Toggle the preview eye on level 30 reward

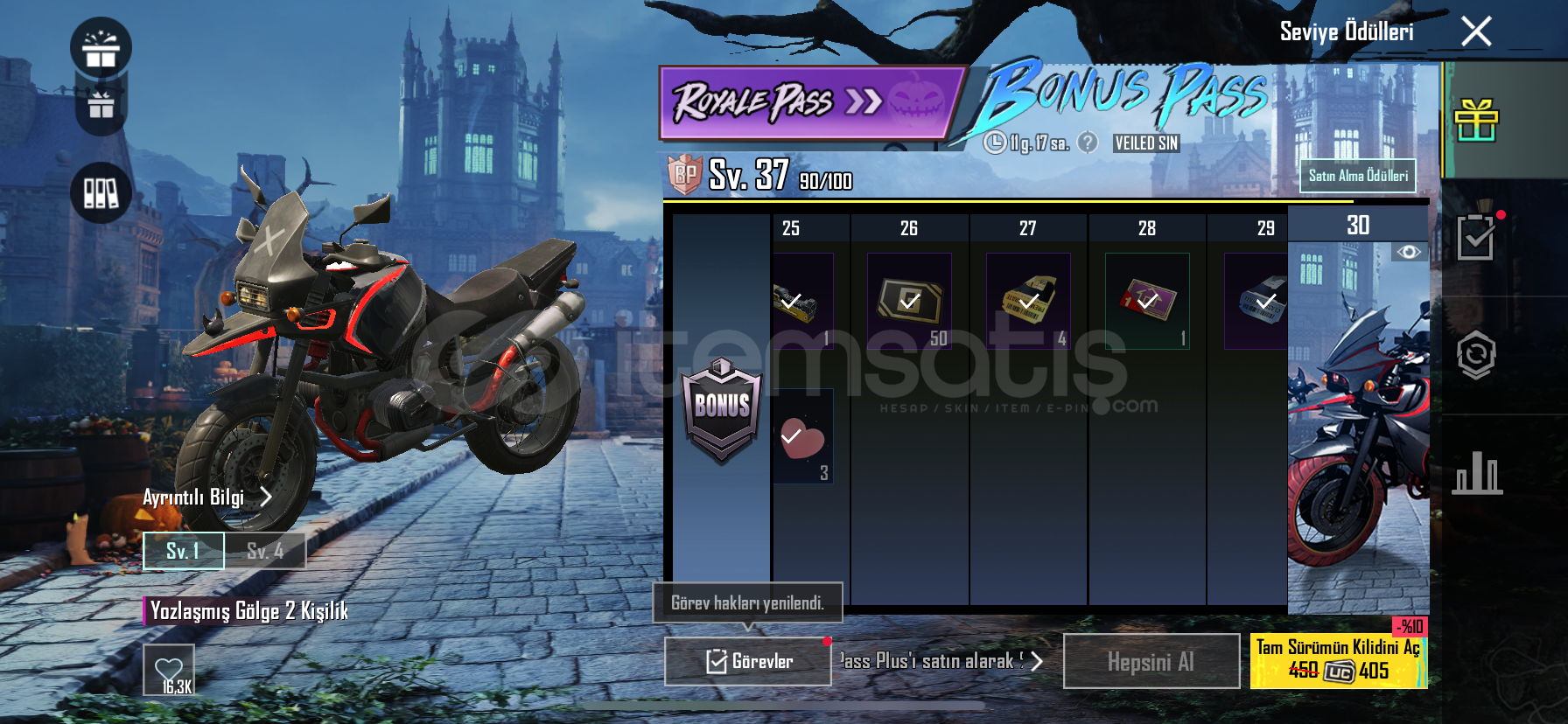1409,253
